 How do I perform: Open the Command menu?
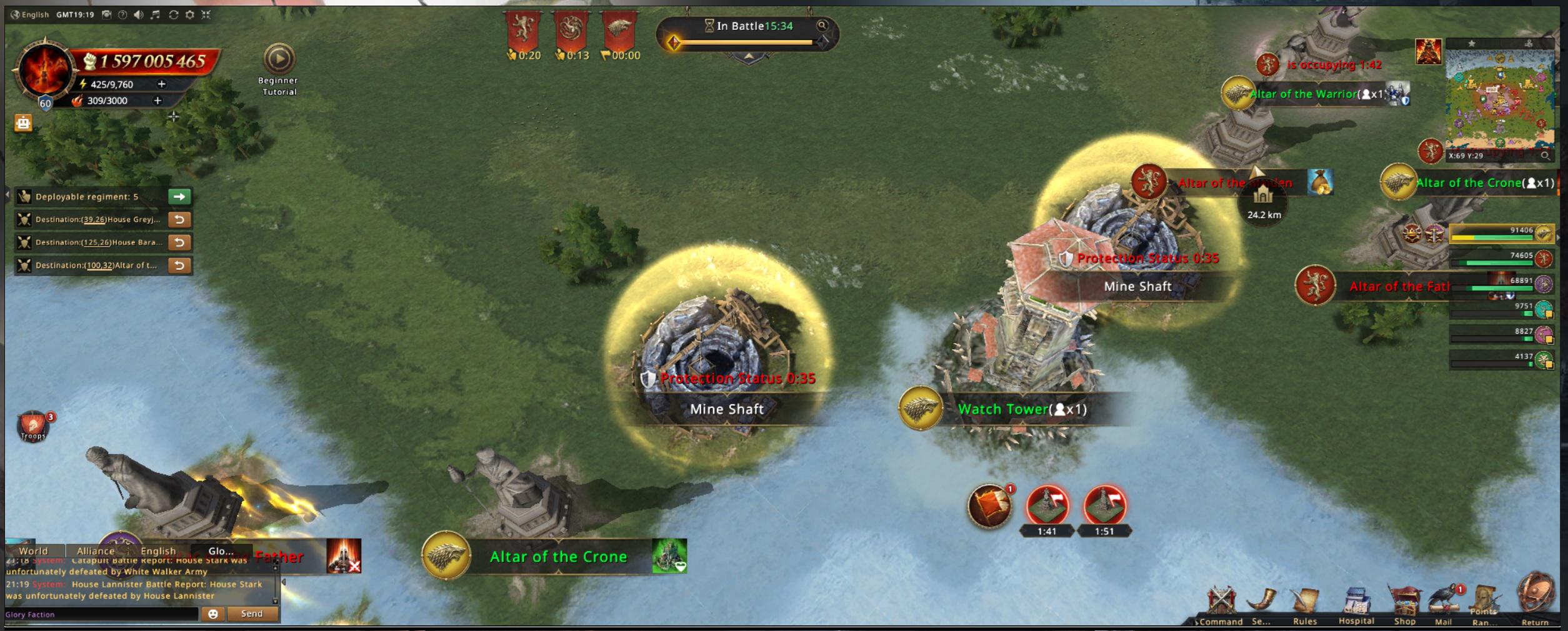(1221, 604)
